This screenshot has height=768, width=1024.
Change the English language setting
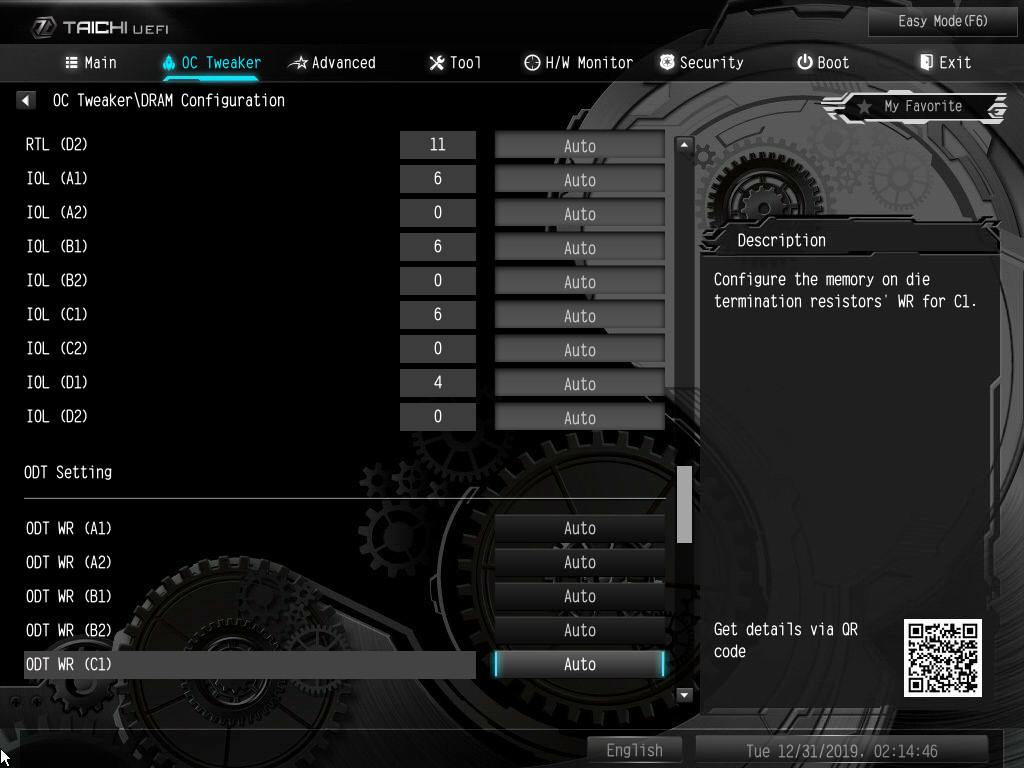click(x=634, y=750)
